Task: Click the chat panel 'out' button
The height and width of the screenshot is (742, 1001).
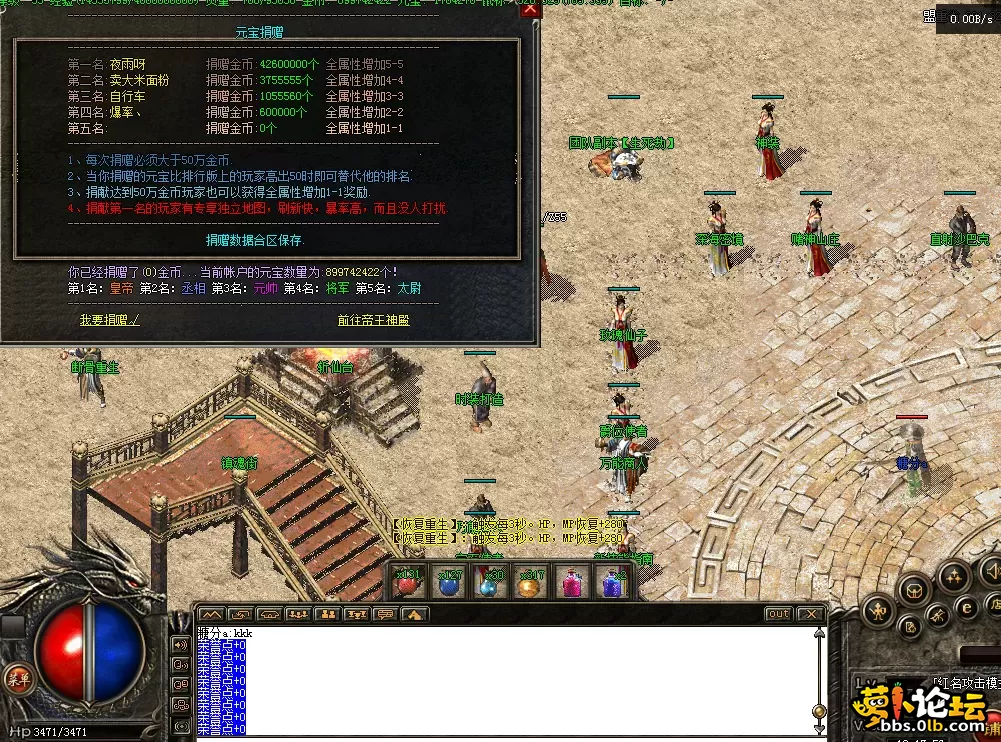Action: point(777,614)
